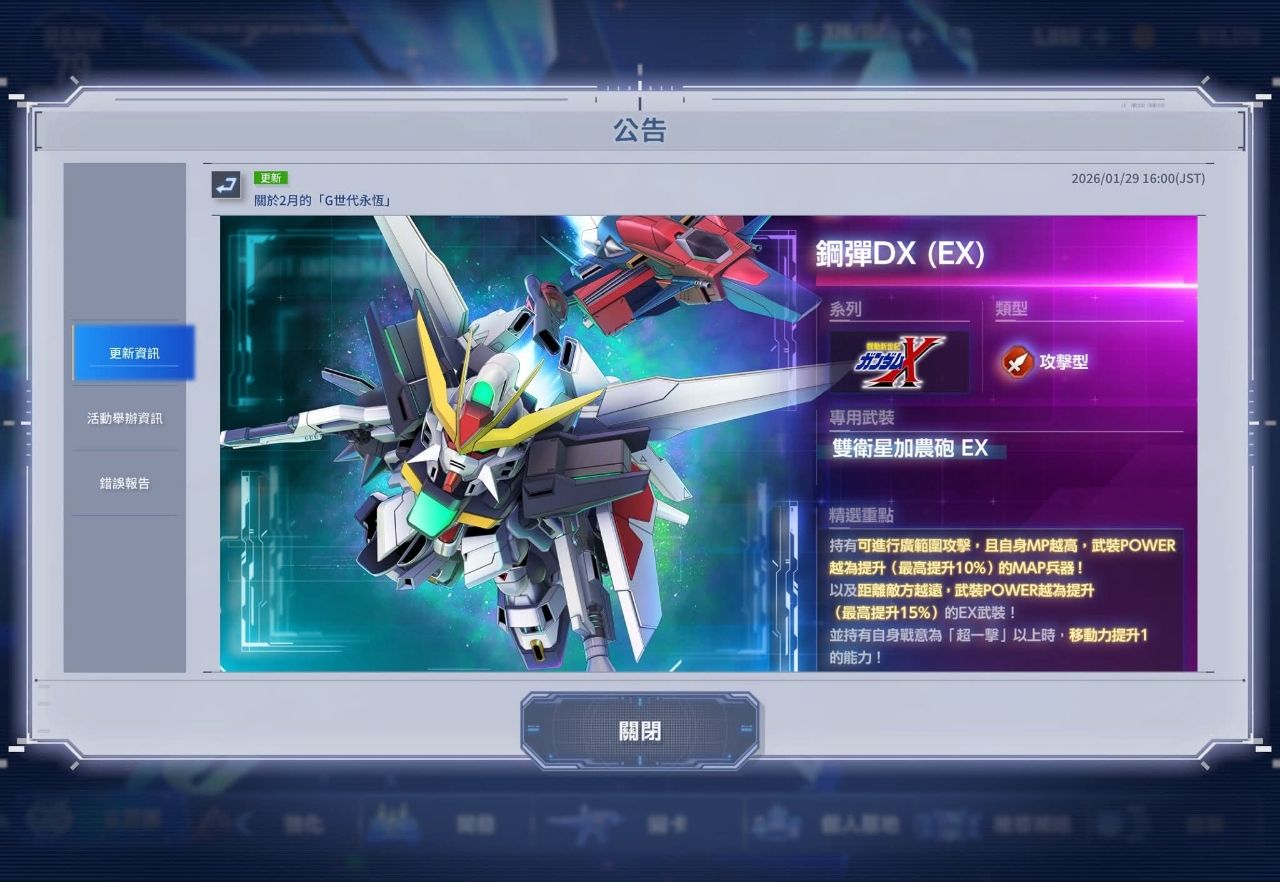The image size is (1280, 882).
Task: Select the 攻擊型 sword-type icon in the announcement
Action: (x=1017, y=362)
